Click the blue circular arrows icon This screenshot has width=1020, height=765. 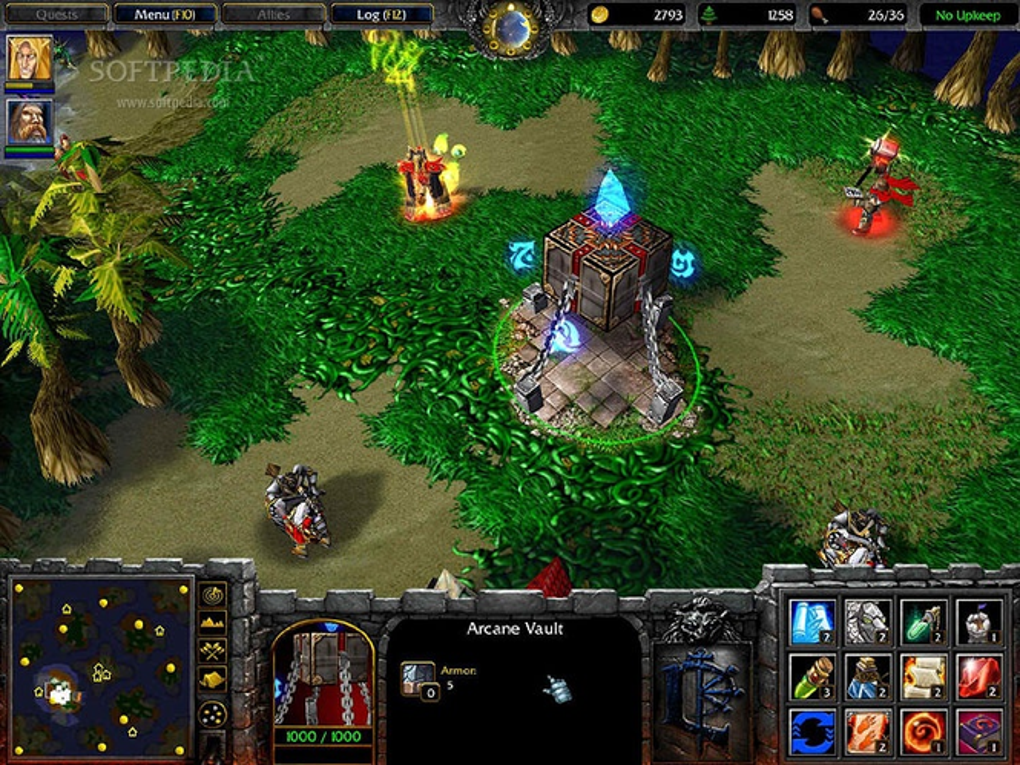812,732
